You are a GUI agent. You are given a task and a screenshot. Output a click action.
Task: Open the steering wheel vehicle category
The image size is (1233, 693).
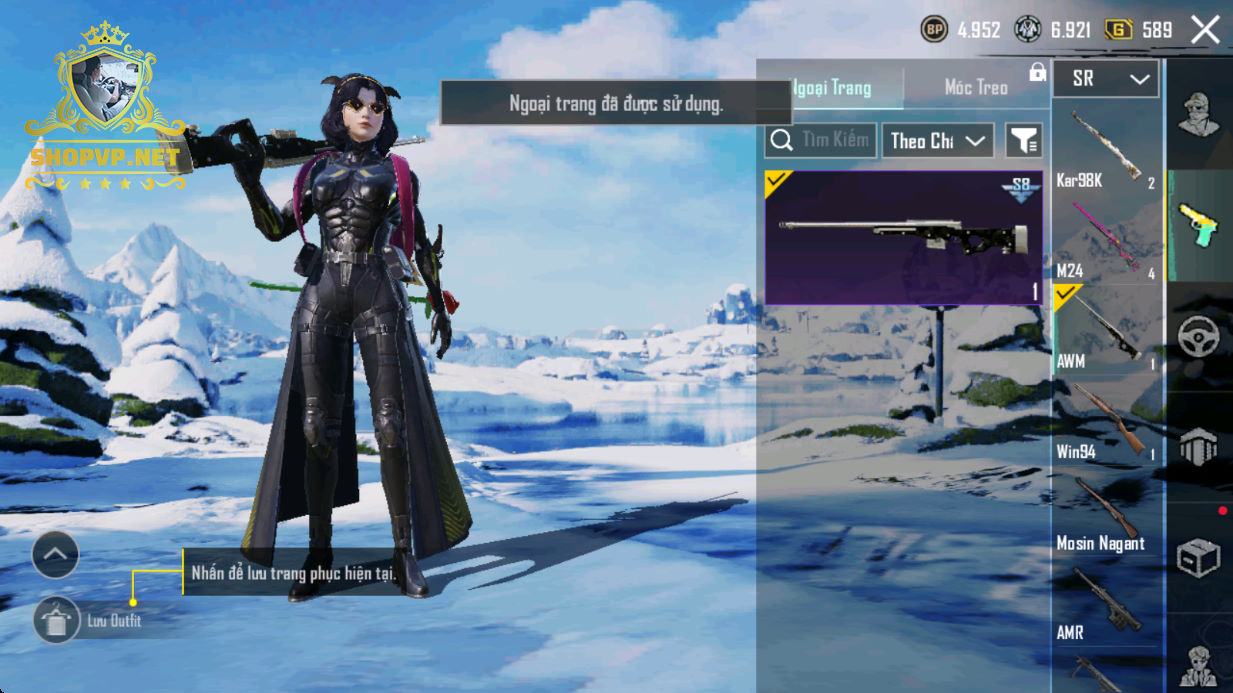click(1198, 338)
